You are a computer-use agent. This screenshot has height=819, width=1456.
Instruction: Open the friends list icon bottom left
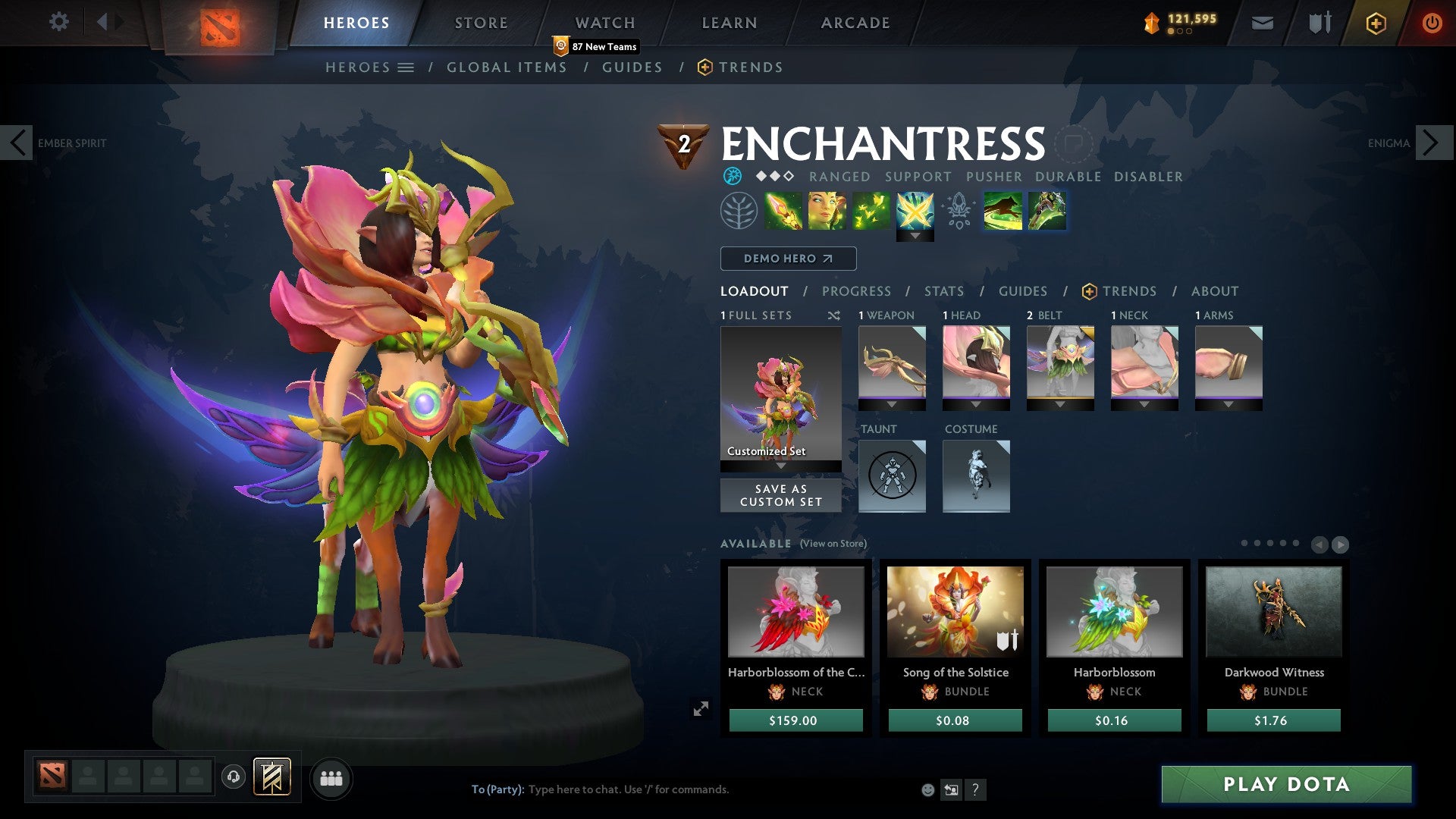coord(331,778)
